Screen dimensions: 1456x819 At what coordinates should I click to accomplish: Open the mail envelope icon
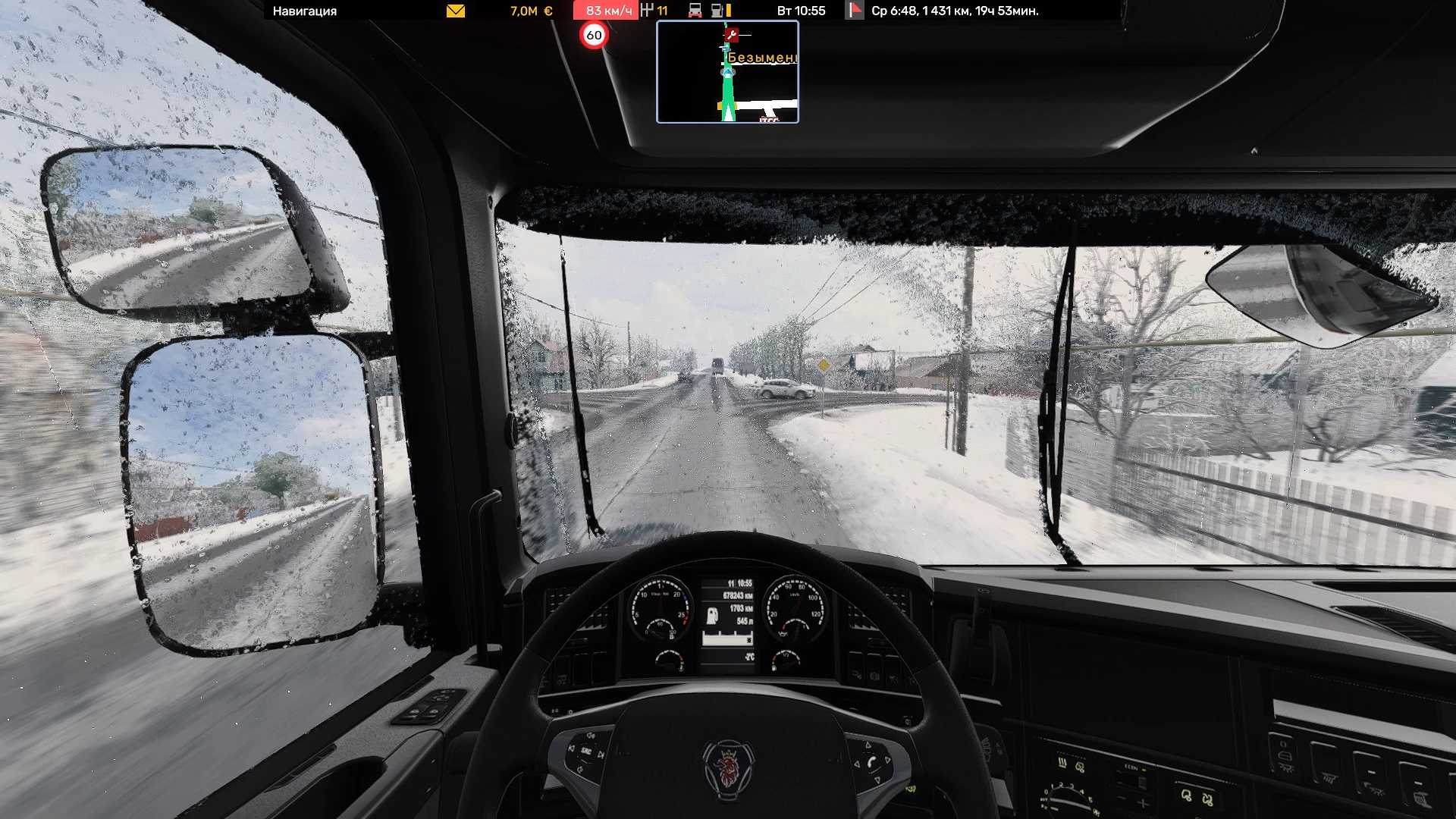[x=456, y=11]
